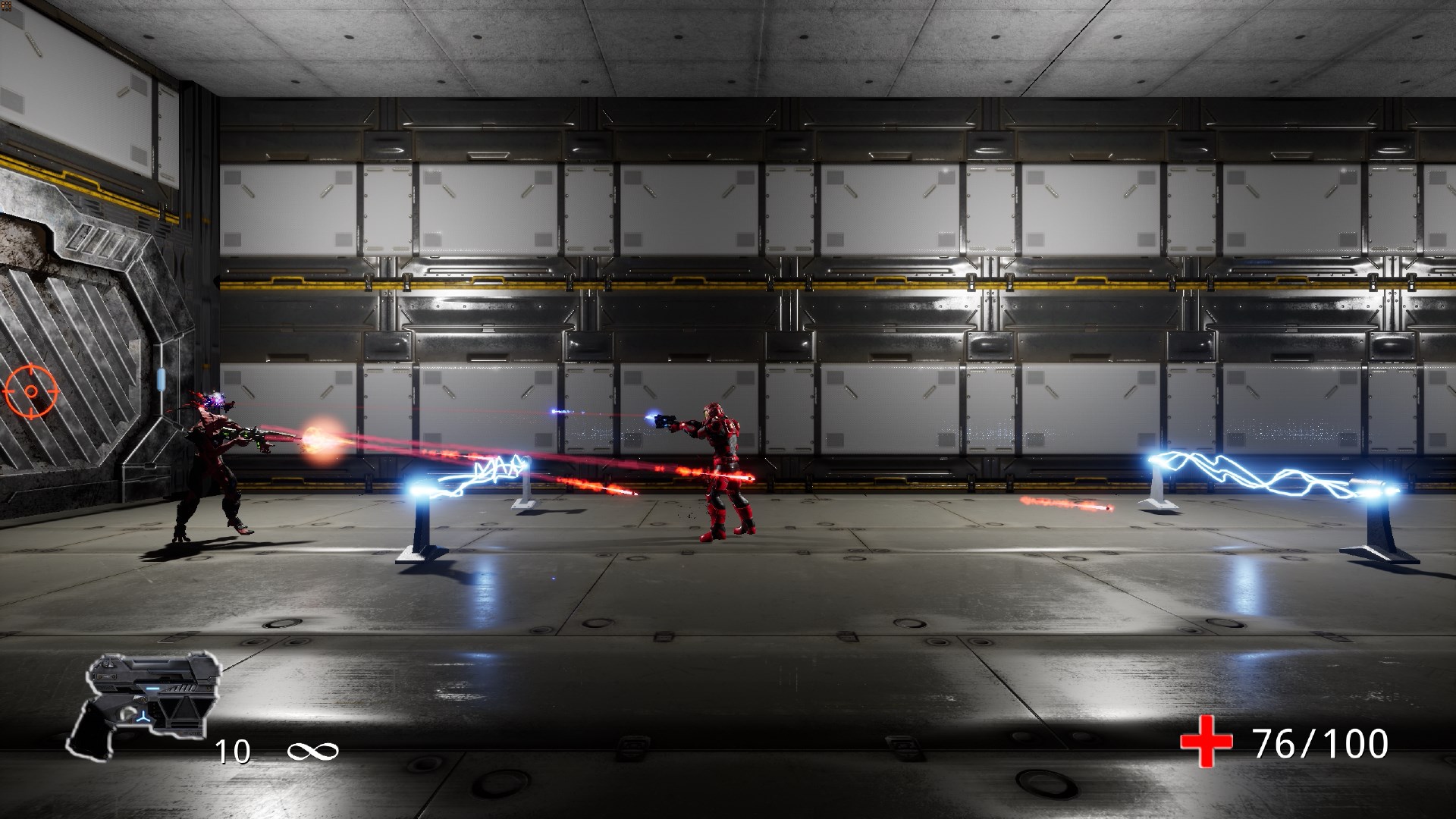Click the infinity ammo reserve symbol

point(313,752)
